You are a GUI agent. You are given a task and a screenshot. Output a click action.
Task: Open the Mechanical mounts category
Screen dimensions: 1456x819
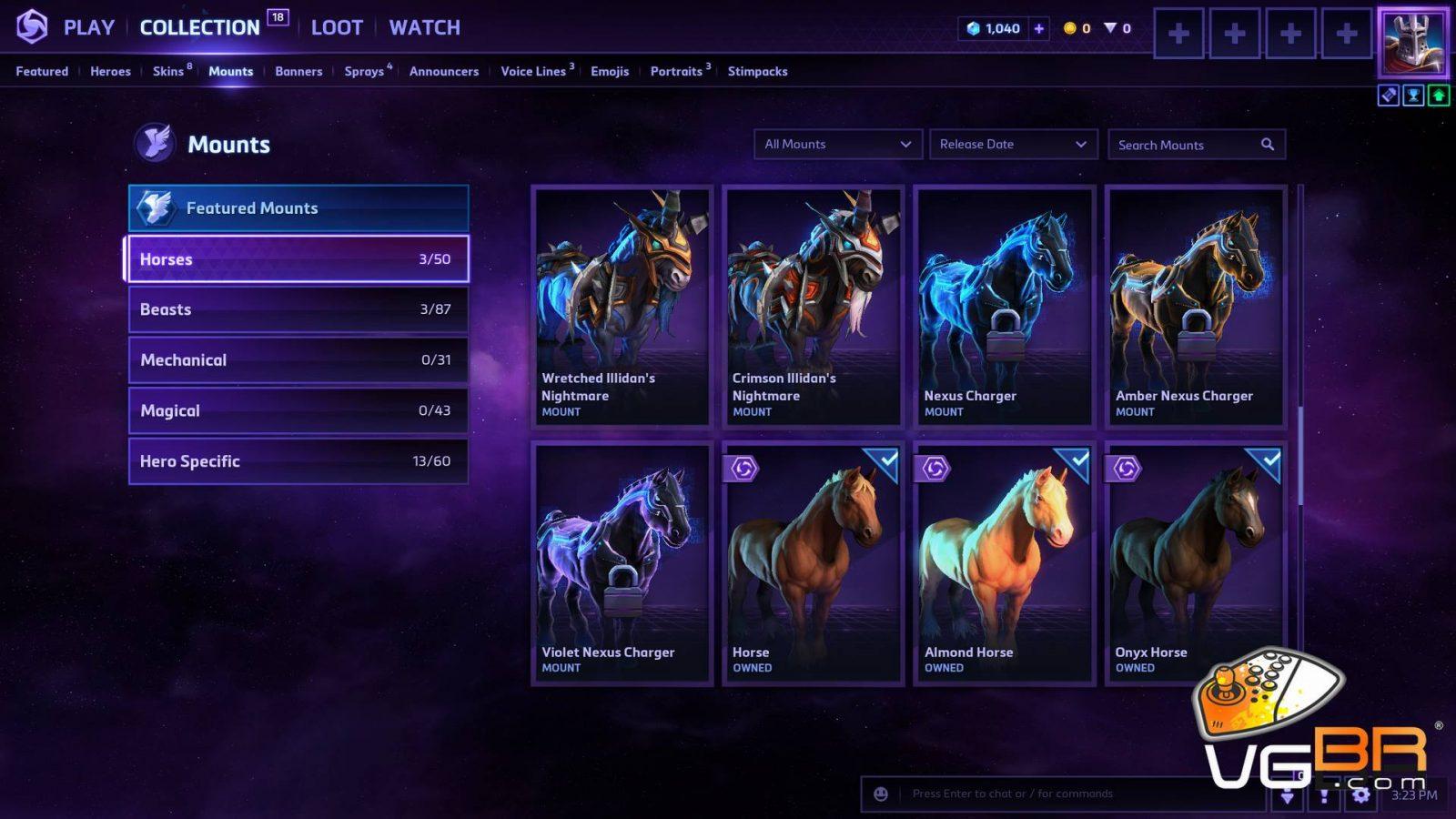(x=298, y=360)
